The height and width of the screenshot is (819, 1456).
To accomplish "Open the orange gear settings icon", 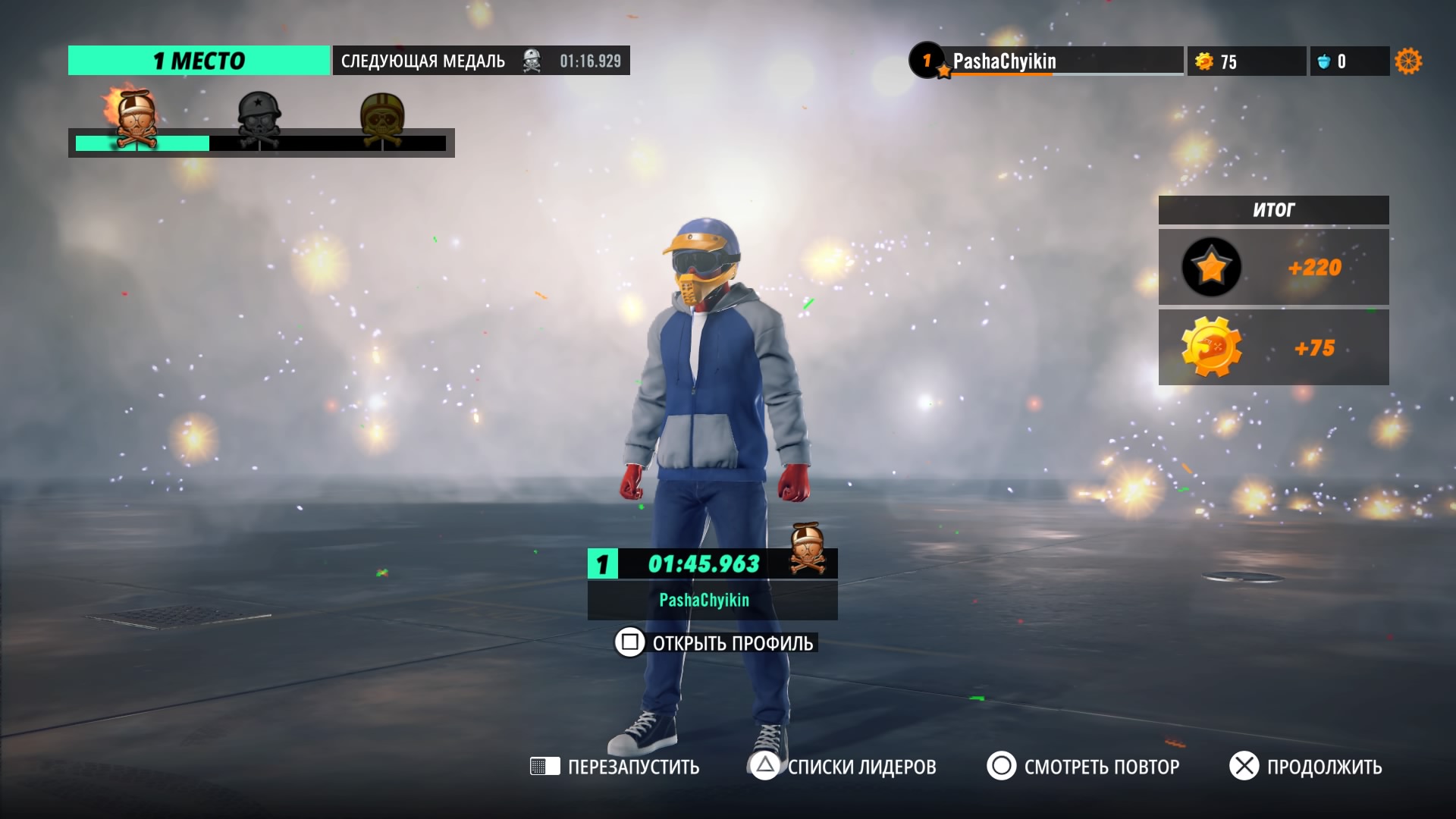I will click(x=1408, y=61).
